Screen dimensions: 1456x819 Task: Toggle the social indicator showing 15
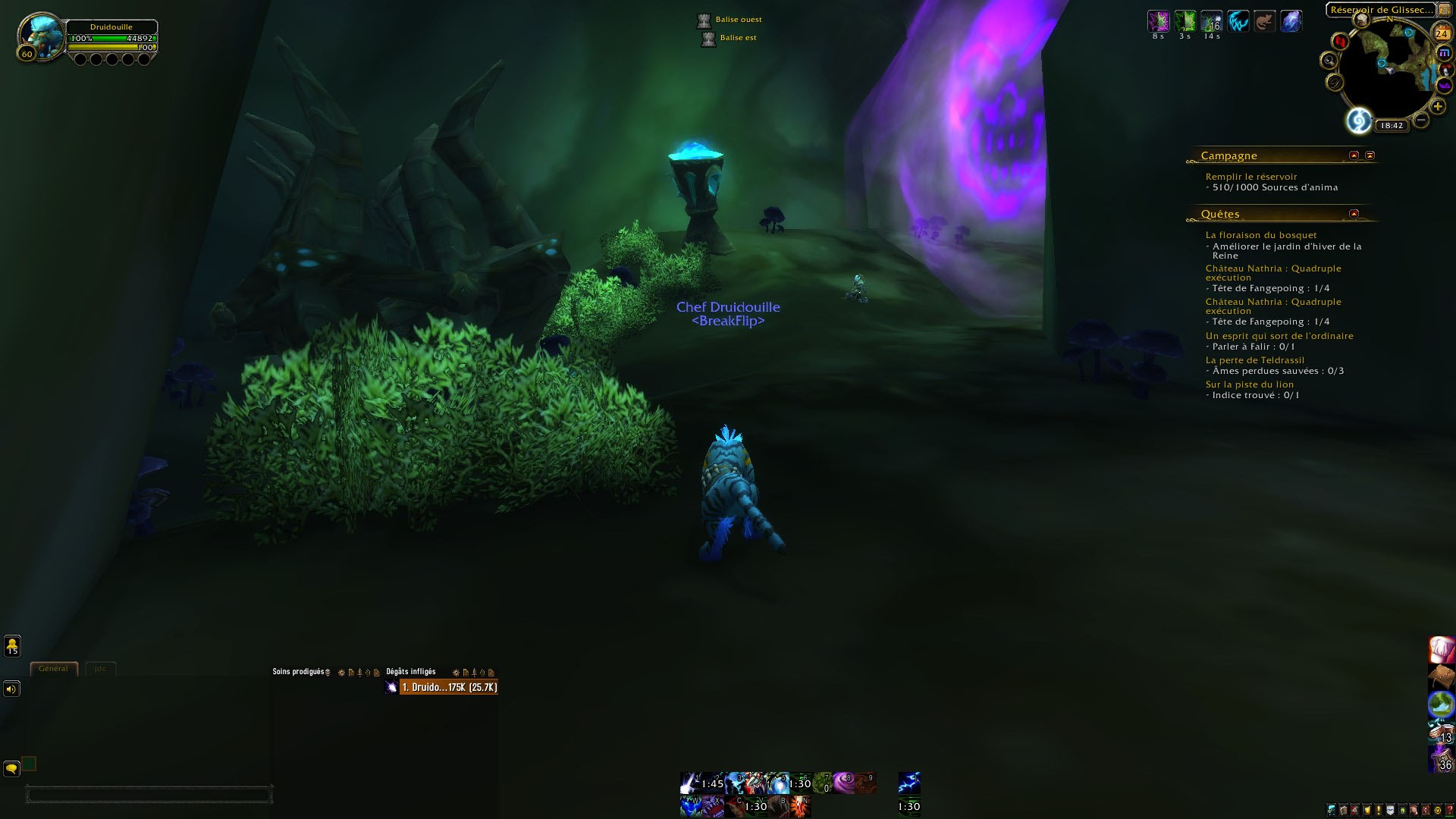[x=11, y=647]
